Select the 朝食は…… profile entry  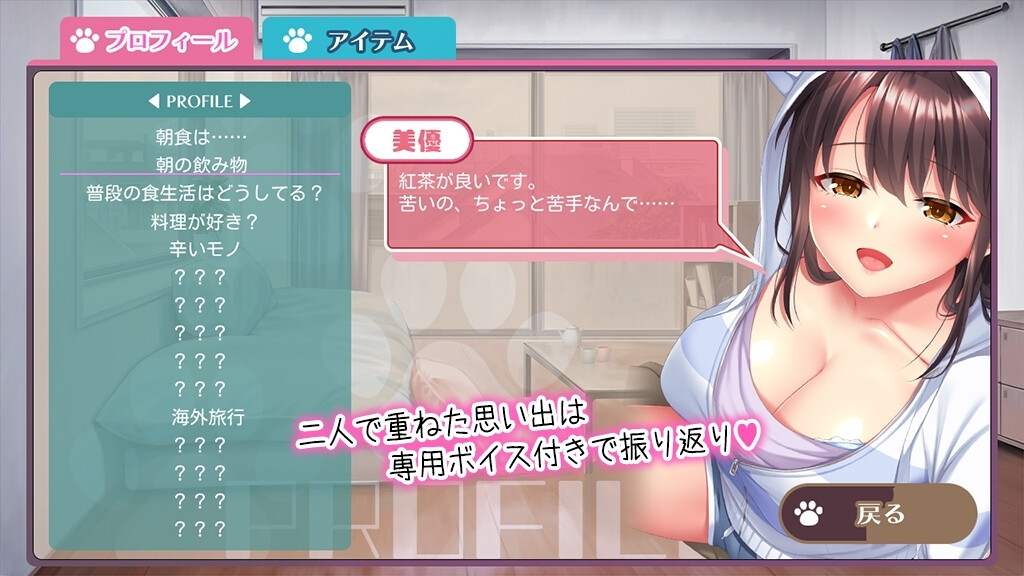tap(200, 137)
